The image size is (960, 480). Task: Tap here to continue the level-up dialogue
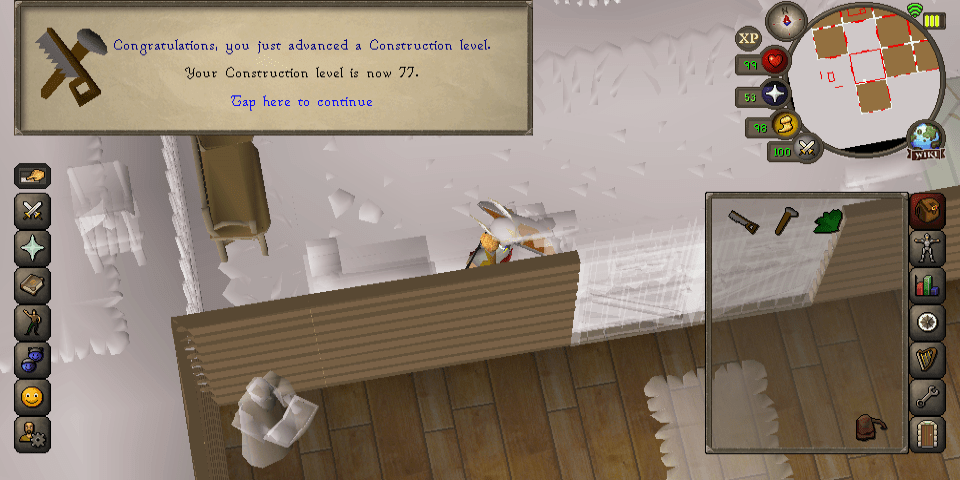coord(302,102)
